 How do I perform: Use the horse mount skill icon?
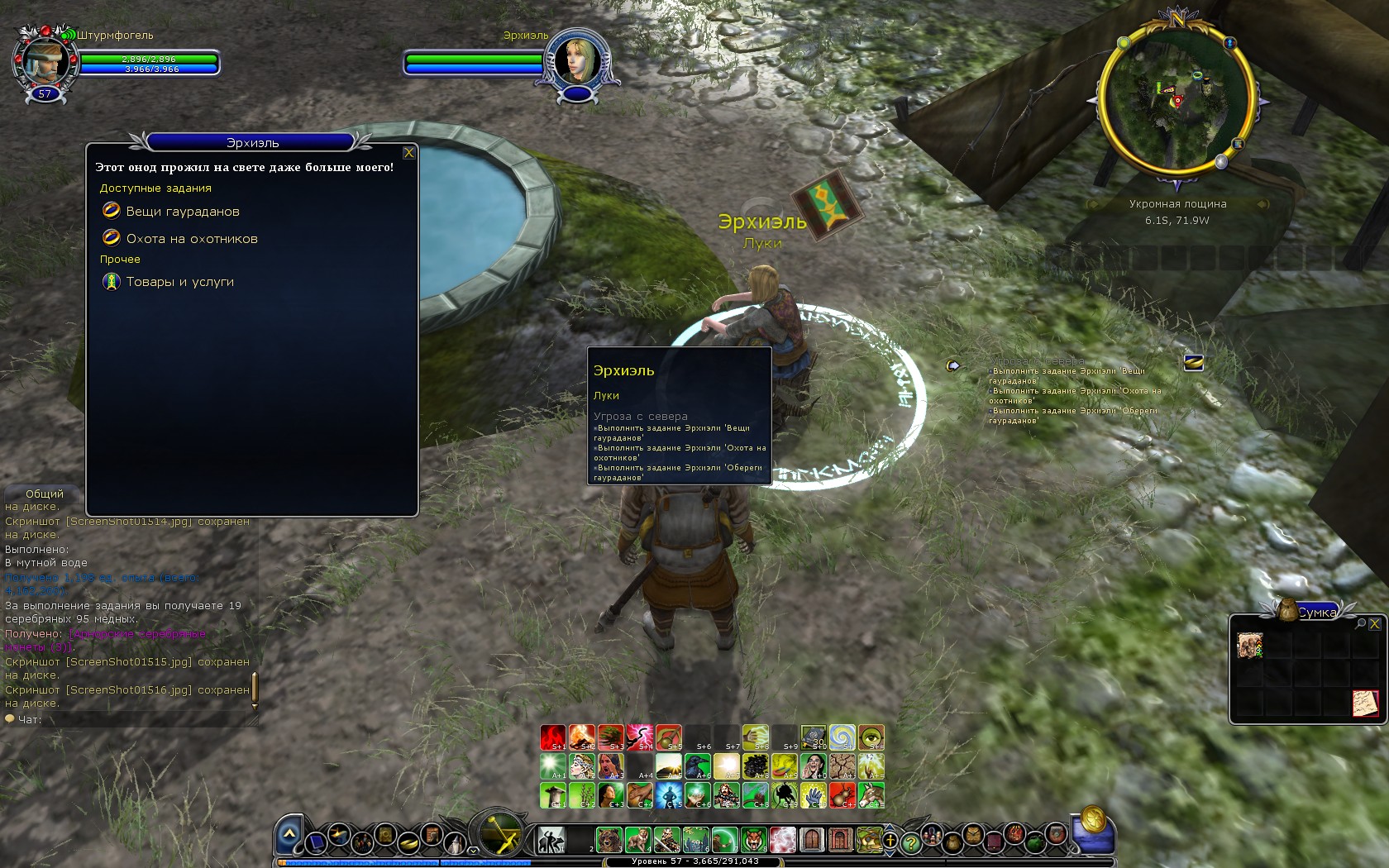(871, 794)
